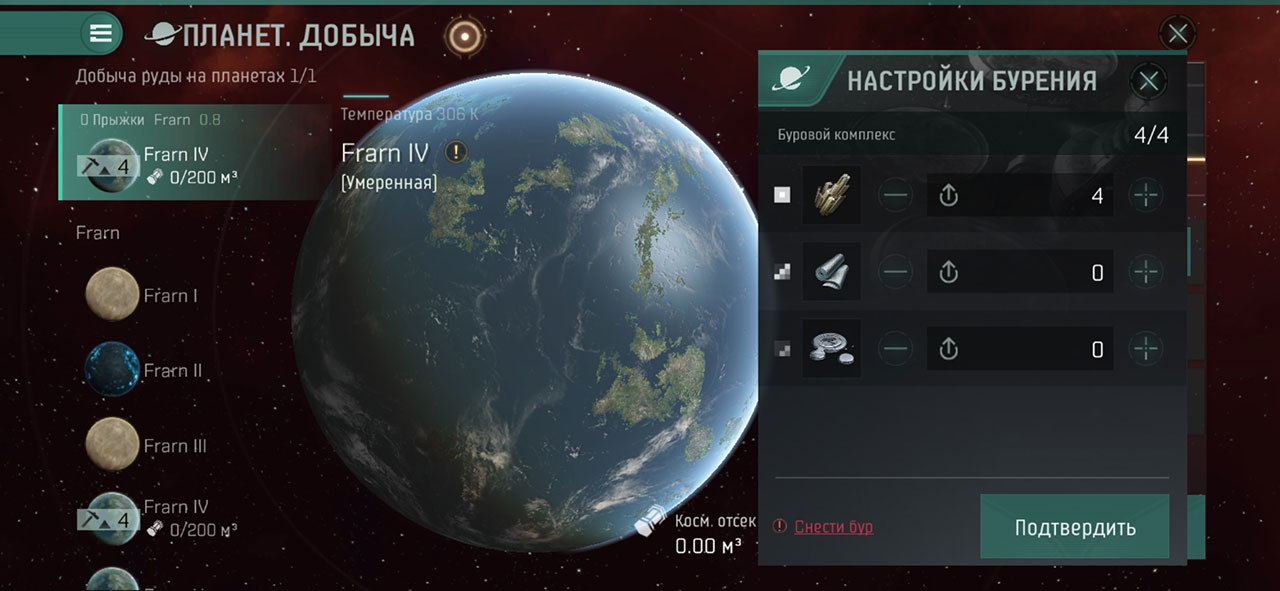1280x591 pixels.
Task: Close the Настройки бурения panel
Action: pyautogui.click(x=1149, y=81)
